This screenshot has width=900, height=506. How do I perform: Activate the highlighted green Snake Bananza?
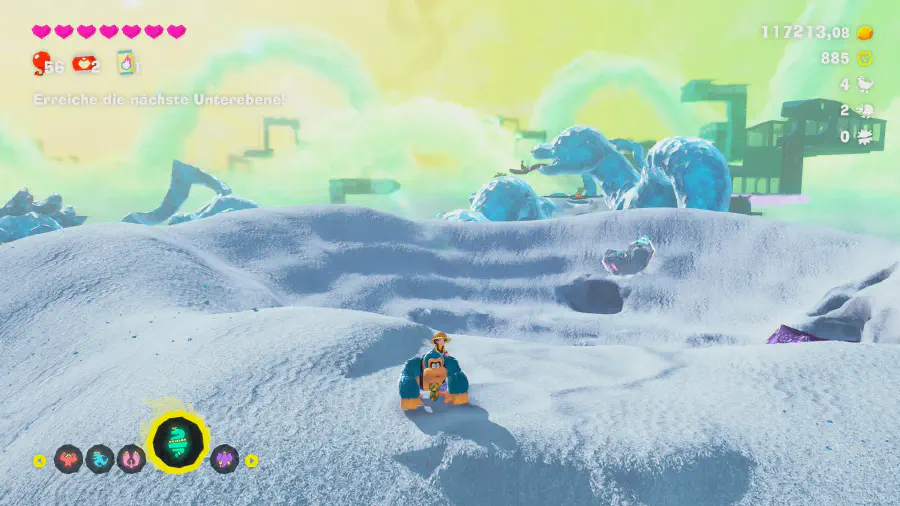(x=179, y=442)
